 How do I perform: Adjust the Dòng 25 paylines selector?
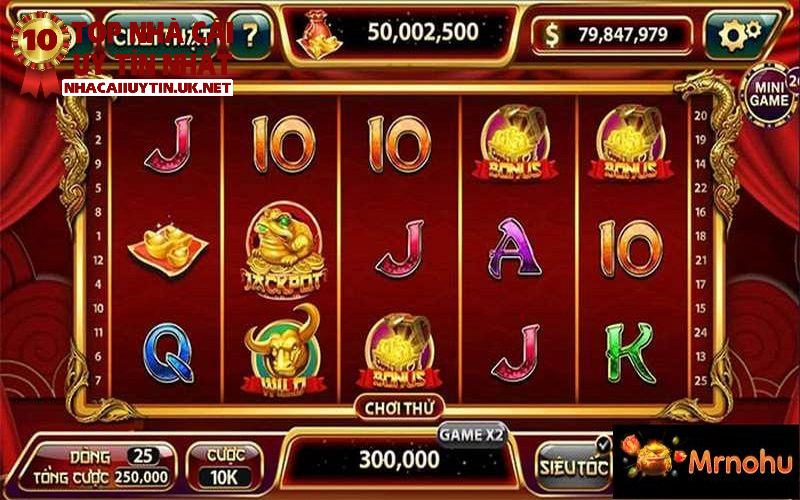pos(145,456)
